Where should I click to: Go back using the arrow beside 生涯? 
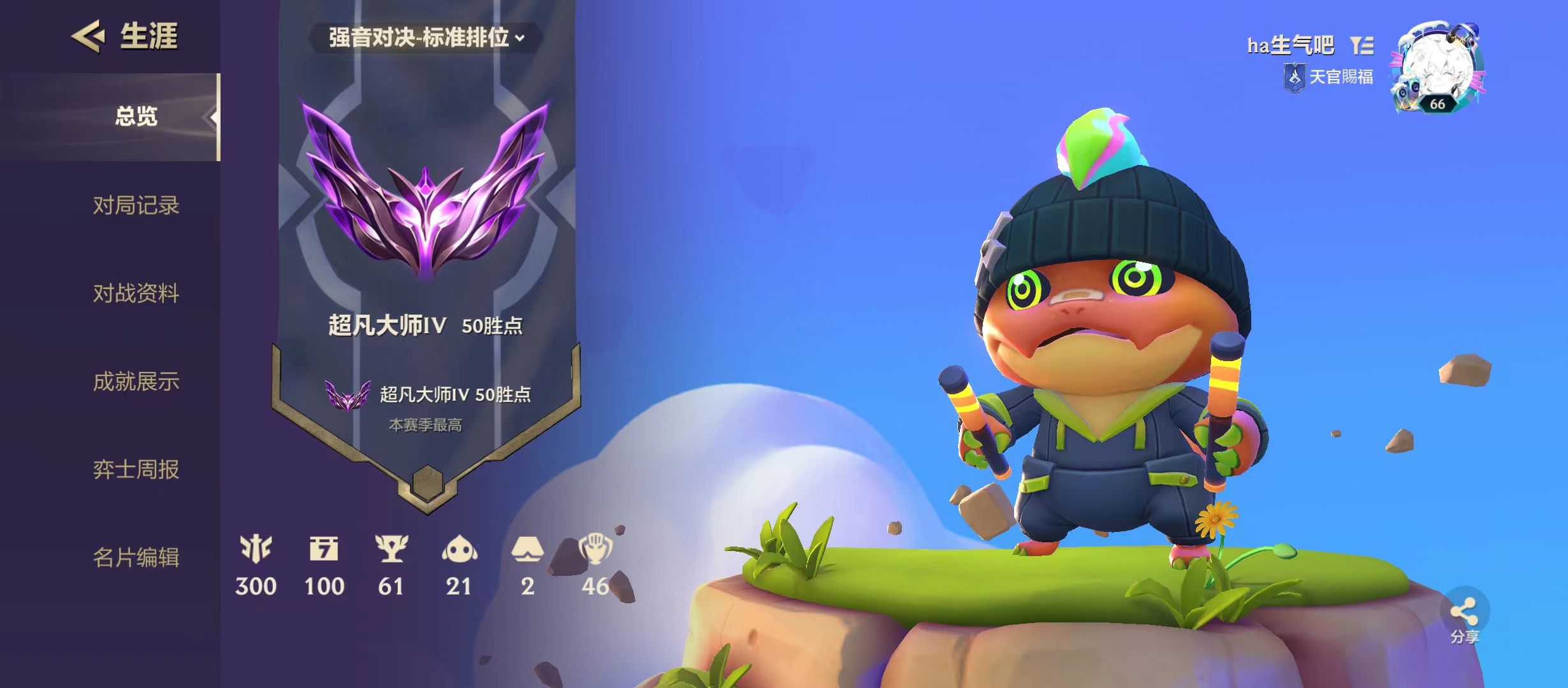[88, 36]
